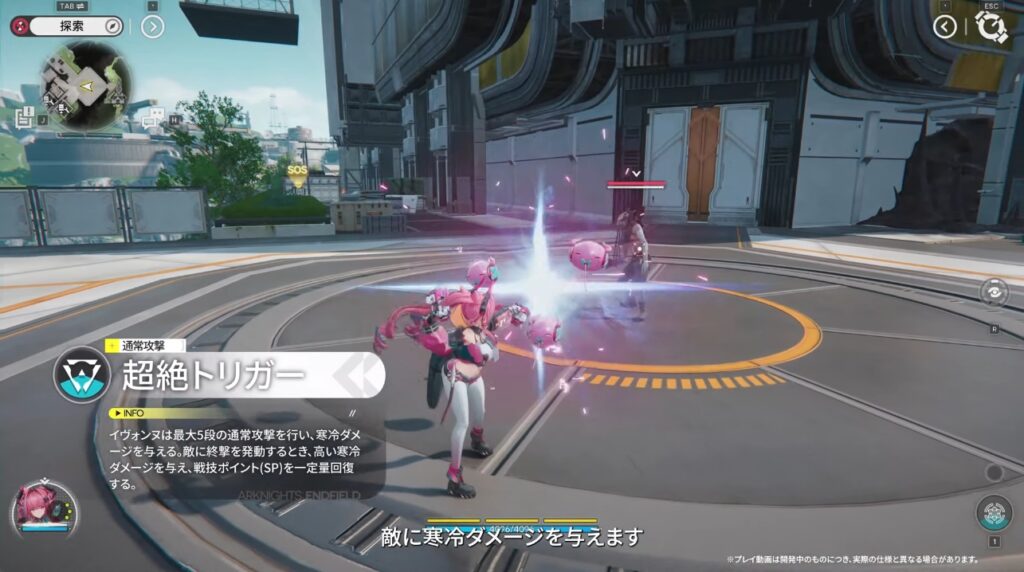Image resolution: width=1024 pixels, height=572 pixels.
Task: Open the circular minimap
Action: coord(88,87)
